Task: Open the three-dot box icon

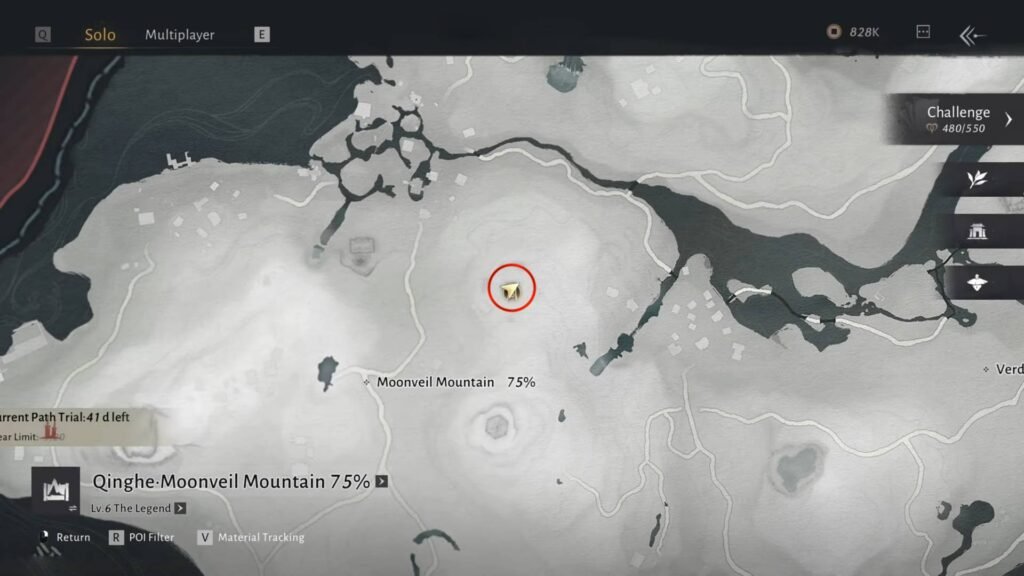Action: (x=923, y=32)
